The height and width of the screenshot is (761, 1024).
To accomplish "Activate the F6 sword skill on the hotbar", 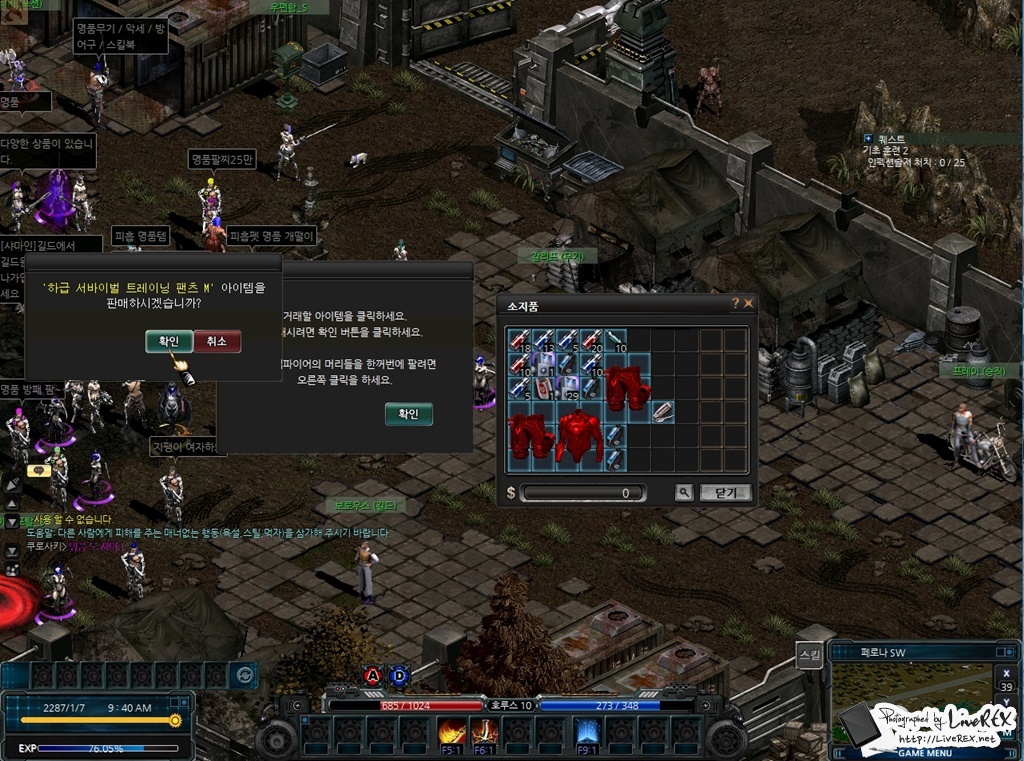I will pos(484,733).
